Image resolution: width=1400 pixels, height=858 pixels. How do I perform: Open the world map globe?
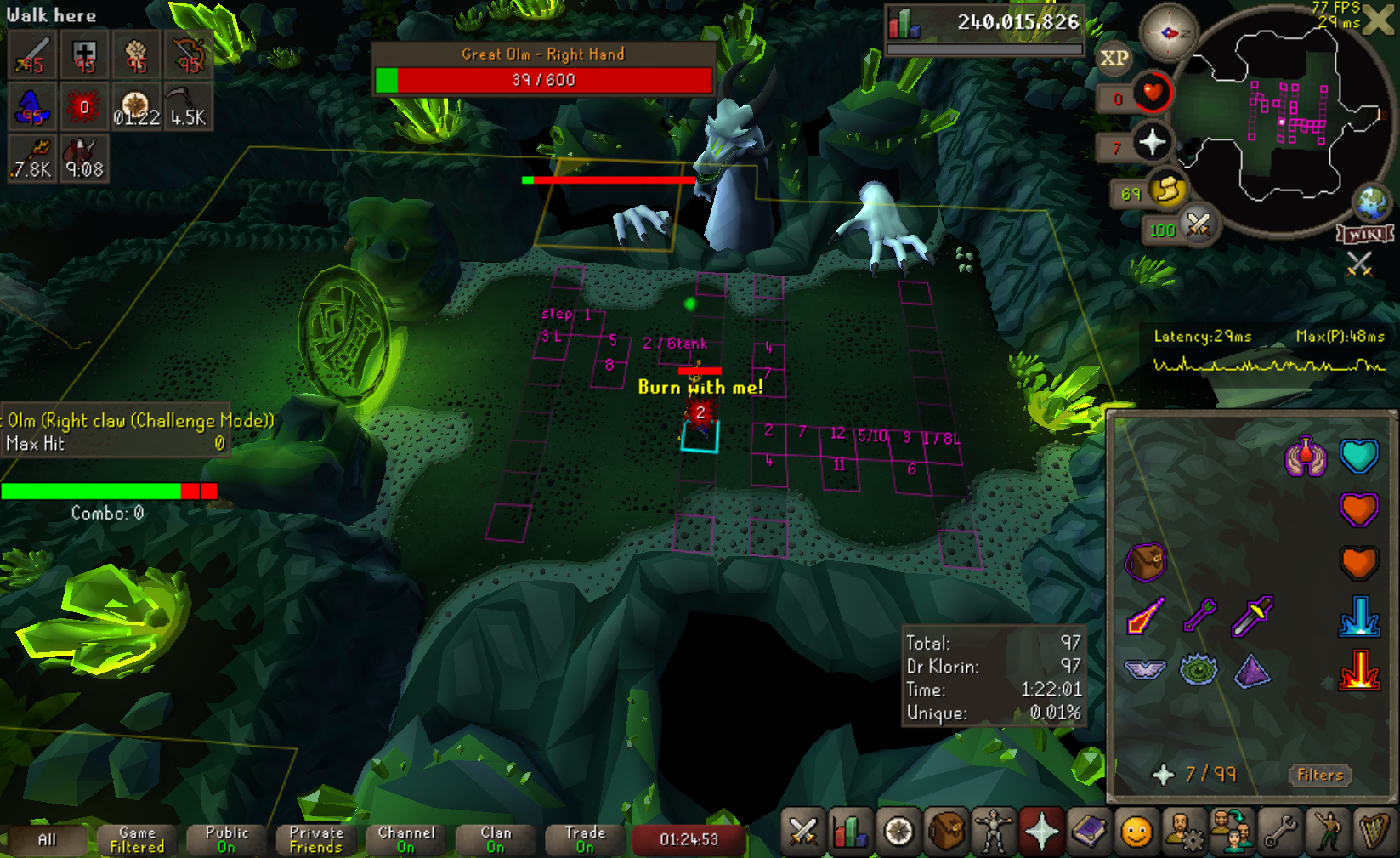[1371, 202]
